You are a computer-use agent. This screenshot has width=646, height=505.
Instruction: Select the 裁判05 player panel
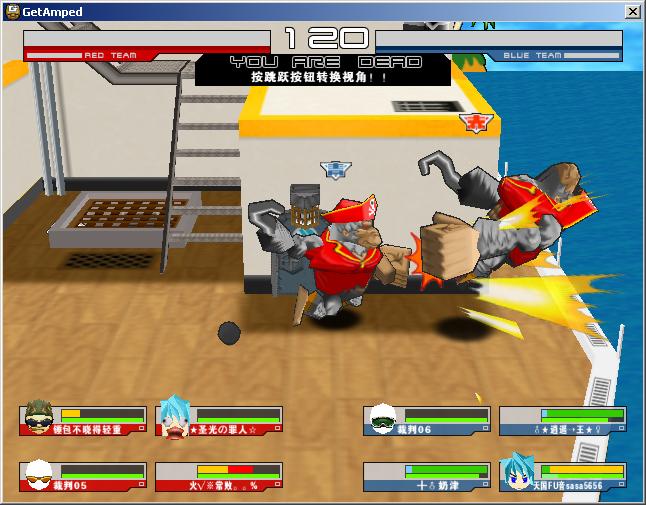(x=83, y=476)
